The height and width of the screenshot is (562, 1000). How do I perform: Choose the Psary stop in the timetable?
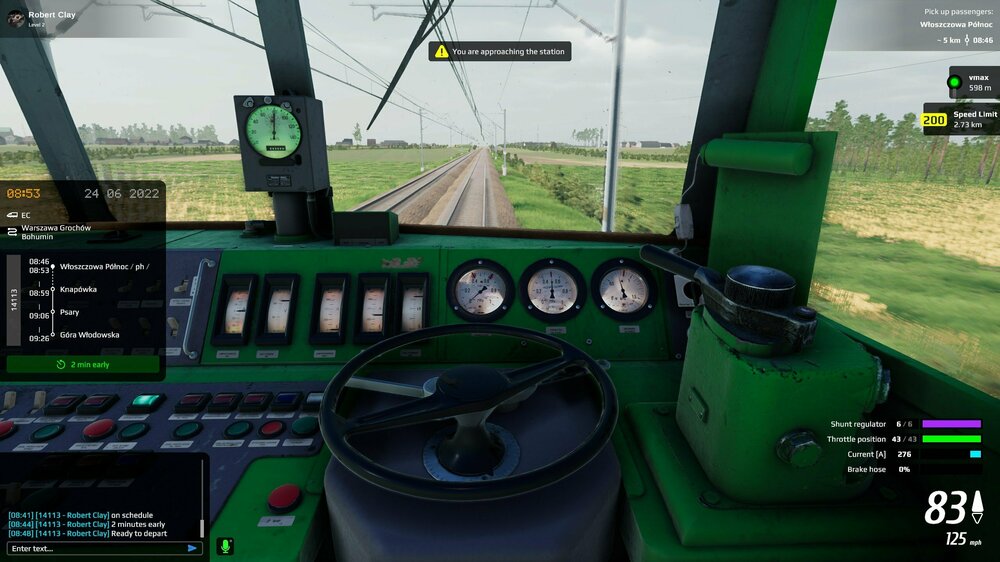coord(69,312)
